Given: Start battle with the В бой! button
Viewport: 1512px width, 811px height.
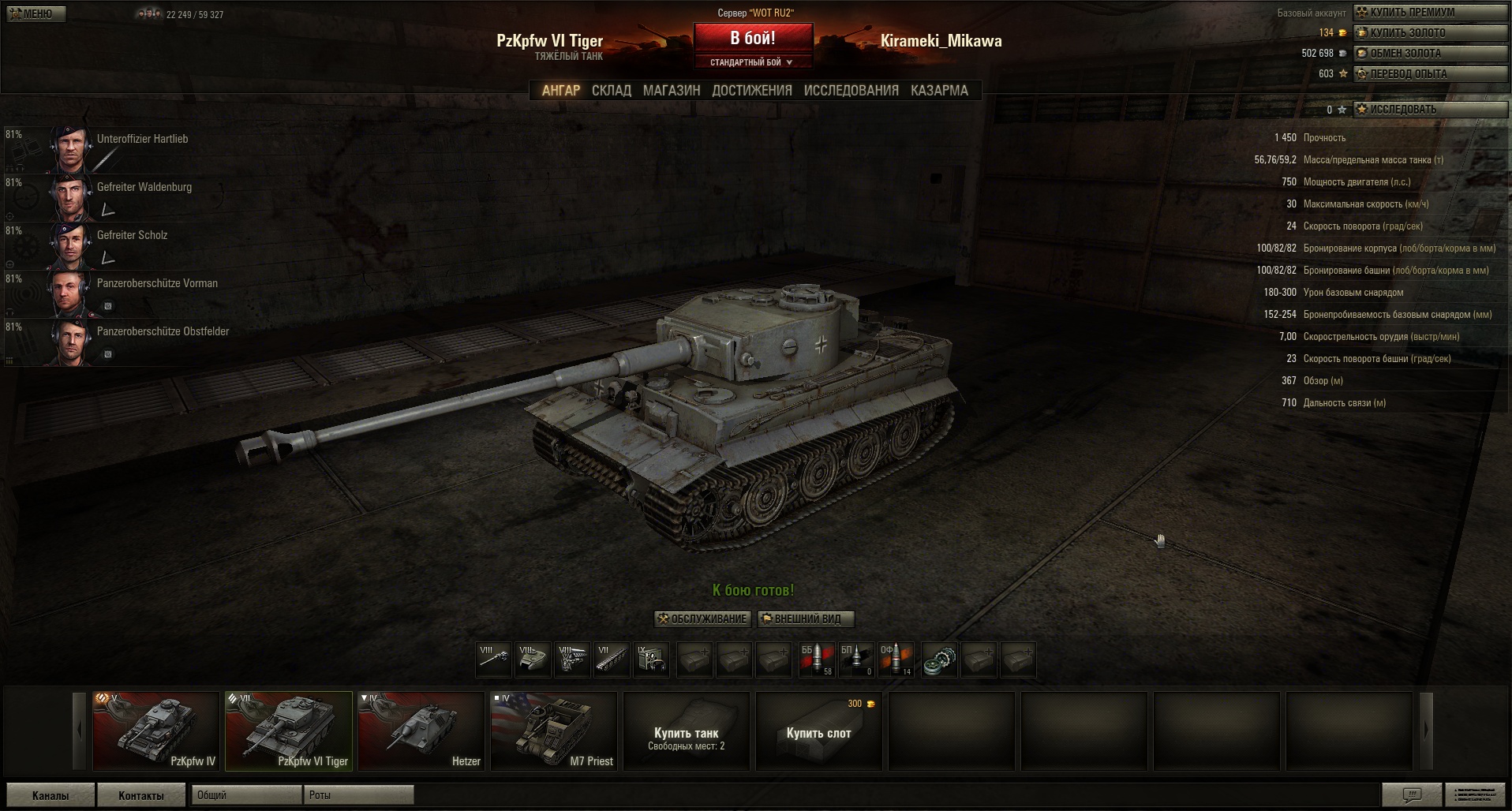Looking at the screenshot, I should [x=753, y=38].
